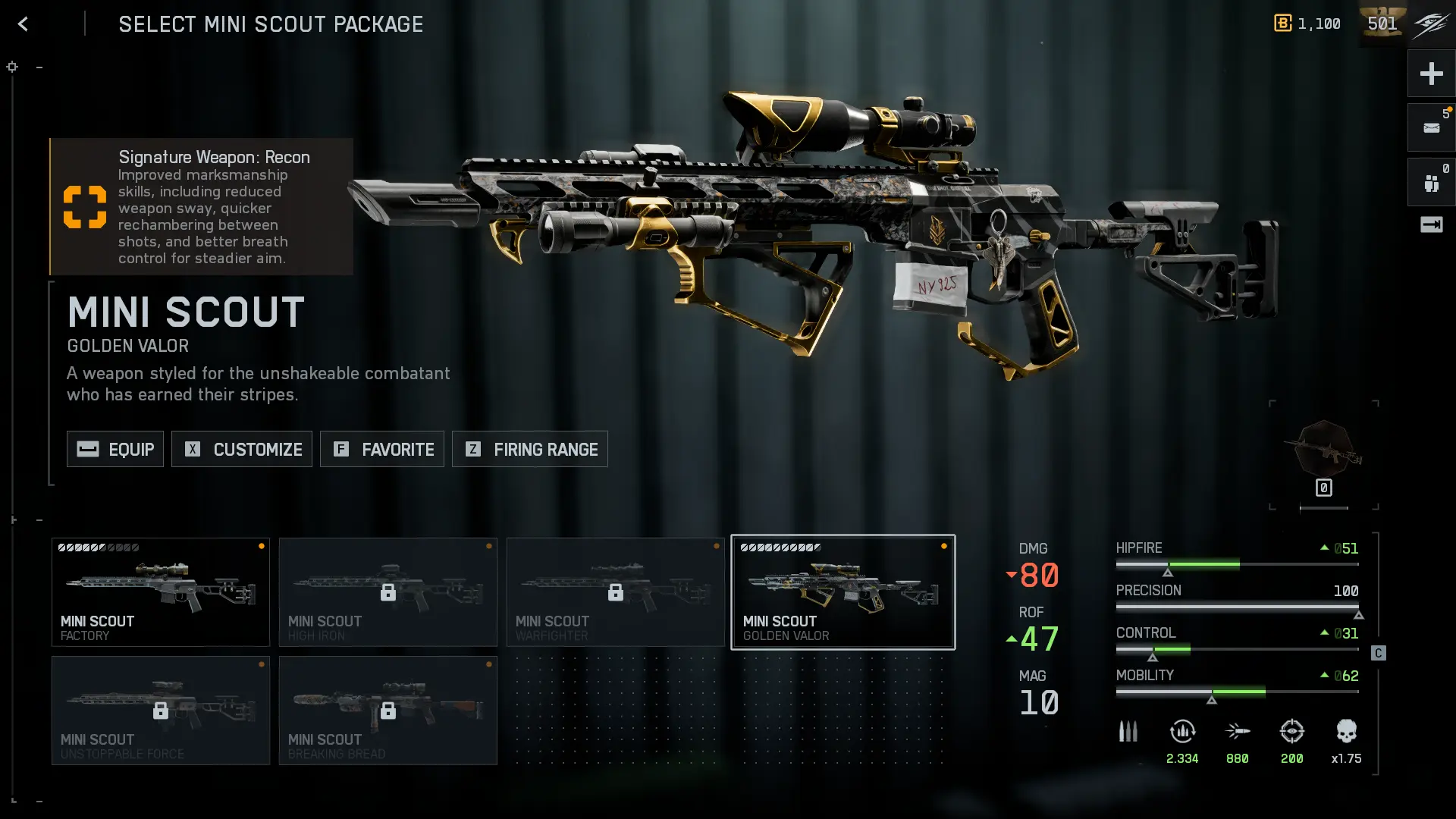Open Customize for the Mini Scout

coord(242,449)
